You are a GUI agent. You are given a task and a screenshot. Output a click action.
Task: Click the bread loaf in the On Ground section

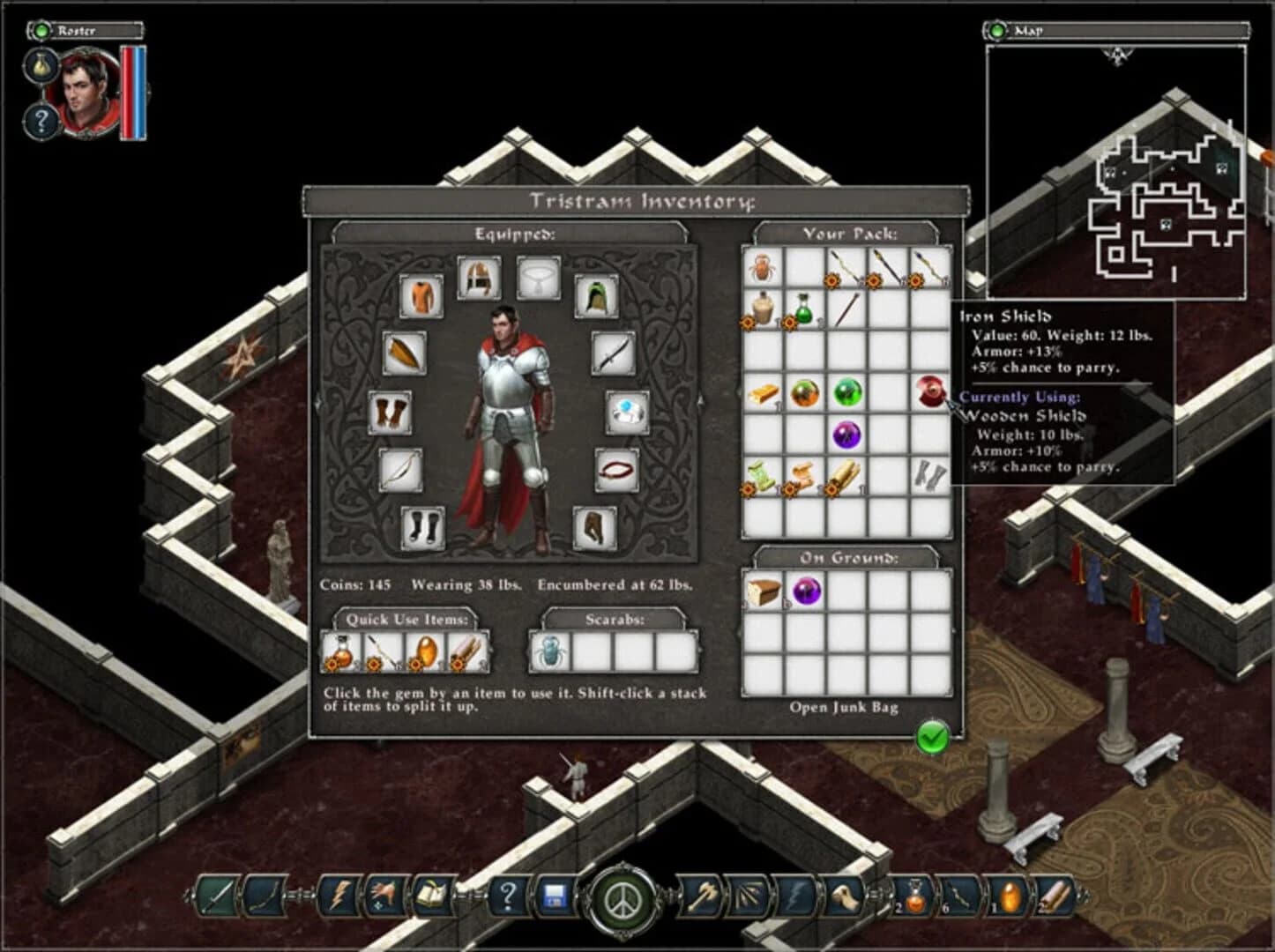point(764,593)
